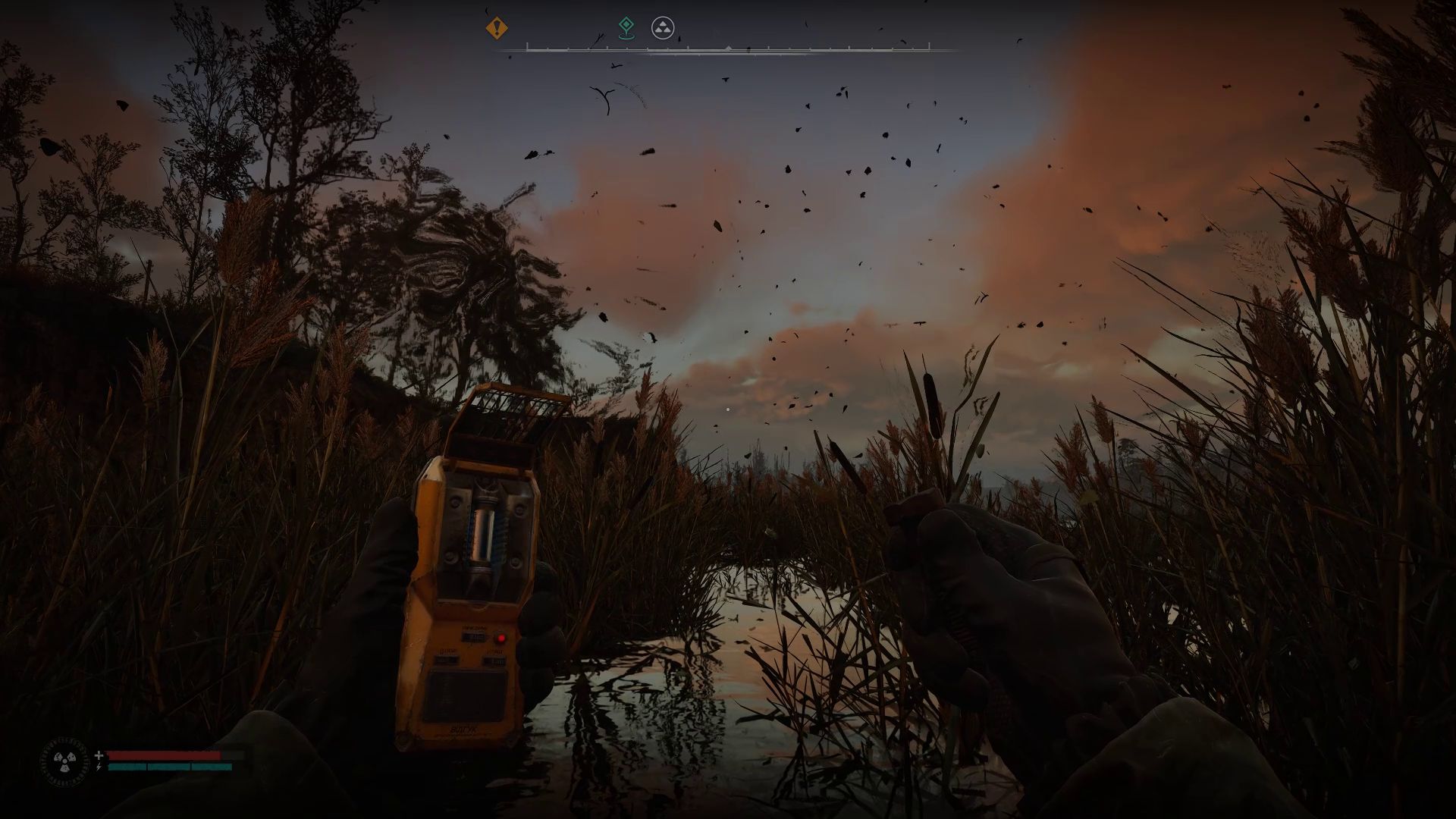
Task: Click the white circle three-triangle compass marker
Action: point(663,29)
